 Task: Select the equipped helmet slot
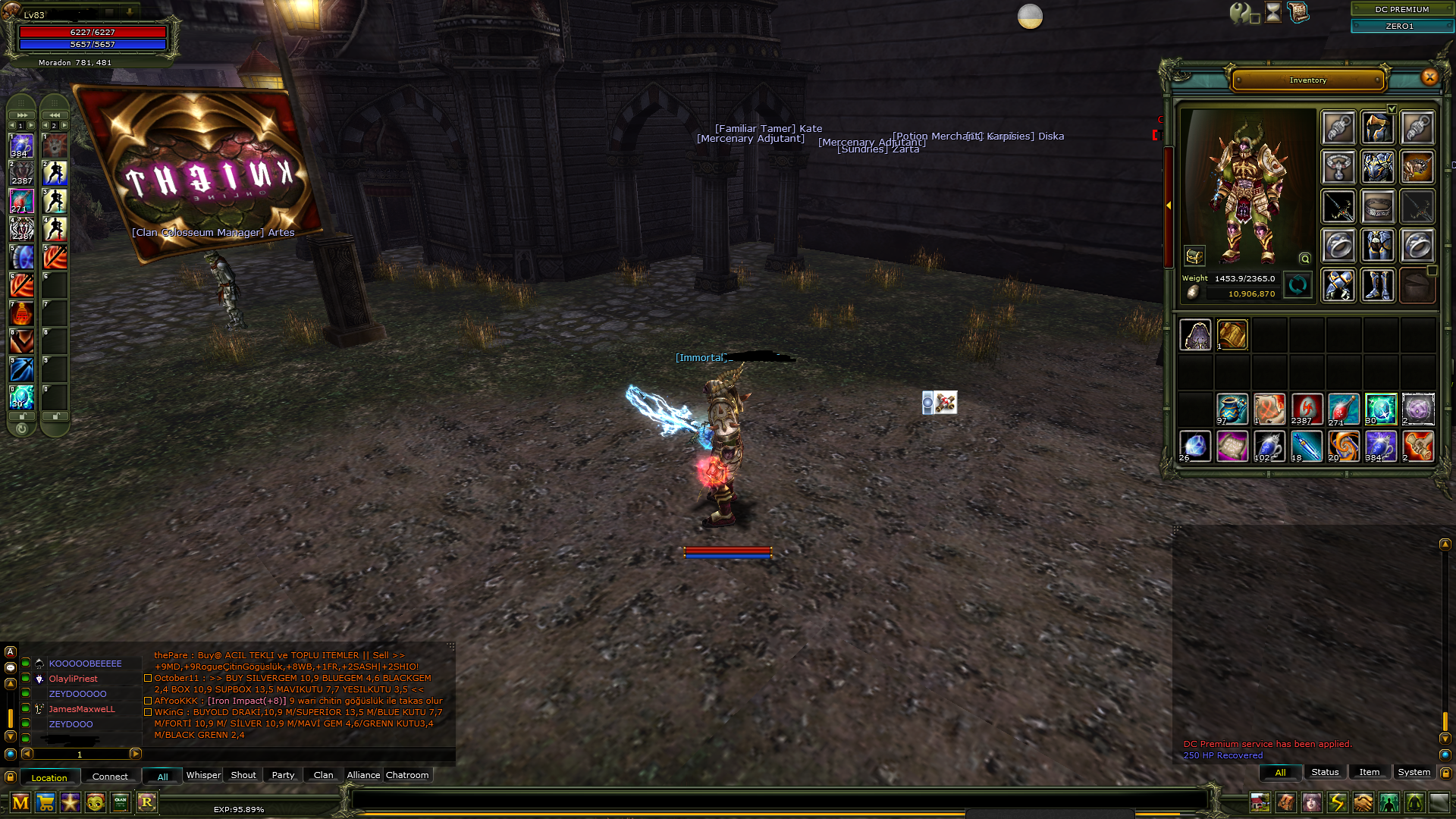[1377, 127]
